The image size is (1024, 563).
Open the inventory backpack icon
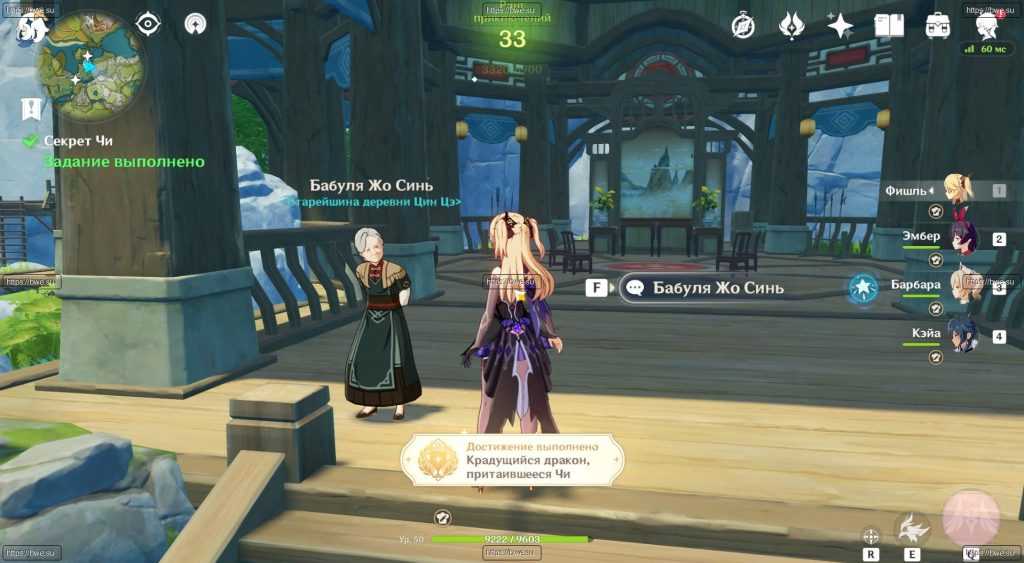tap(937, 25)
